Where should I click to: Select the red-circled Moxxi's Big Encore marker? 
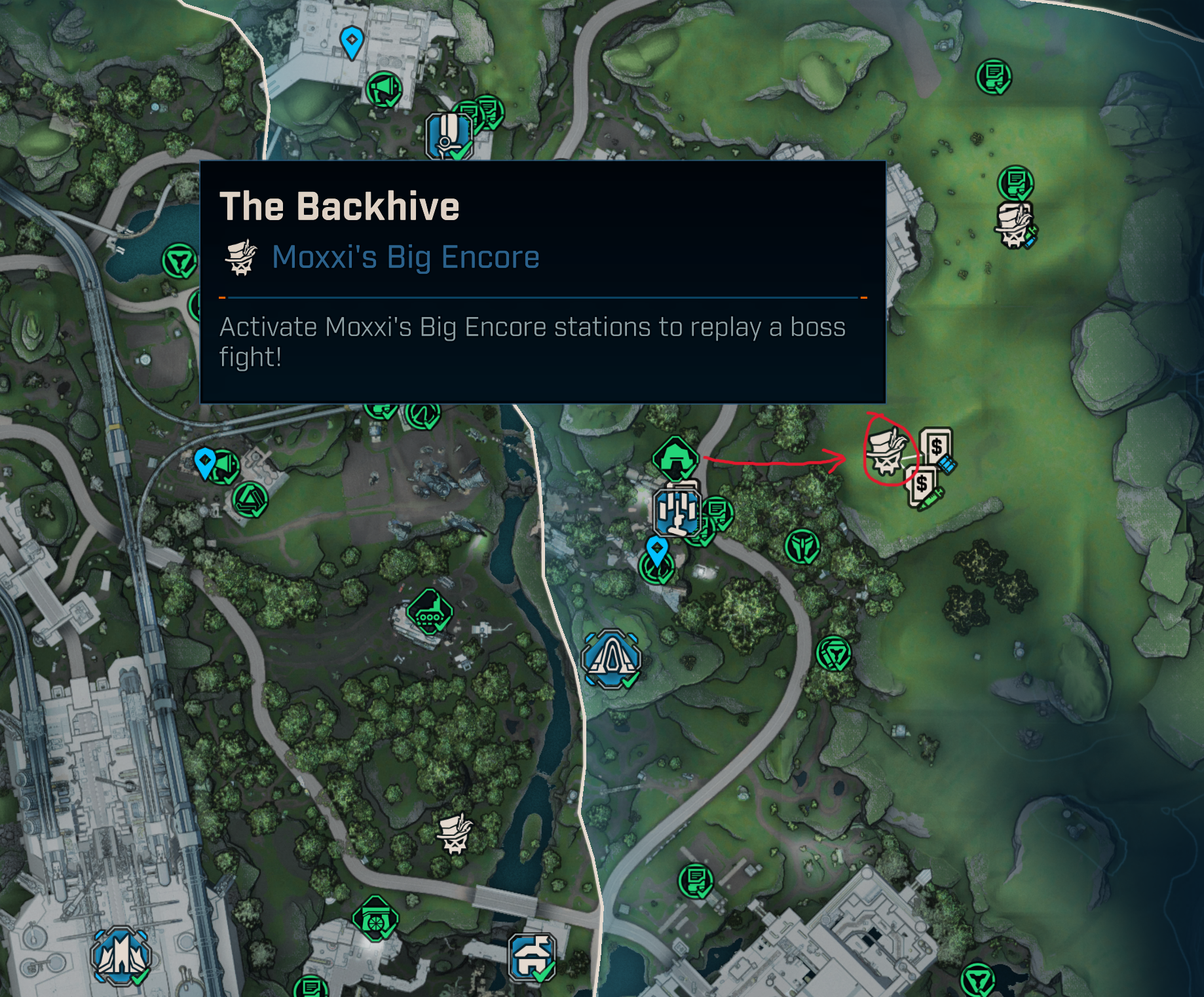886,451
